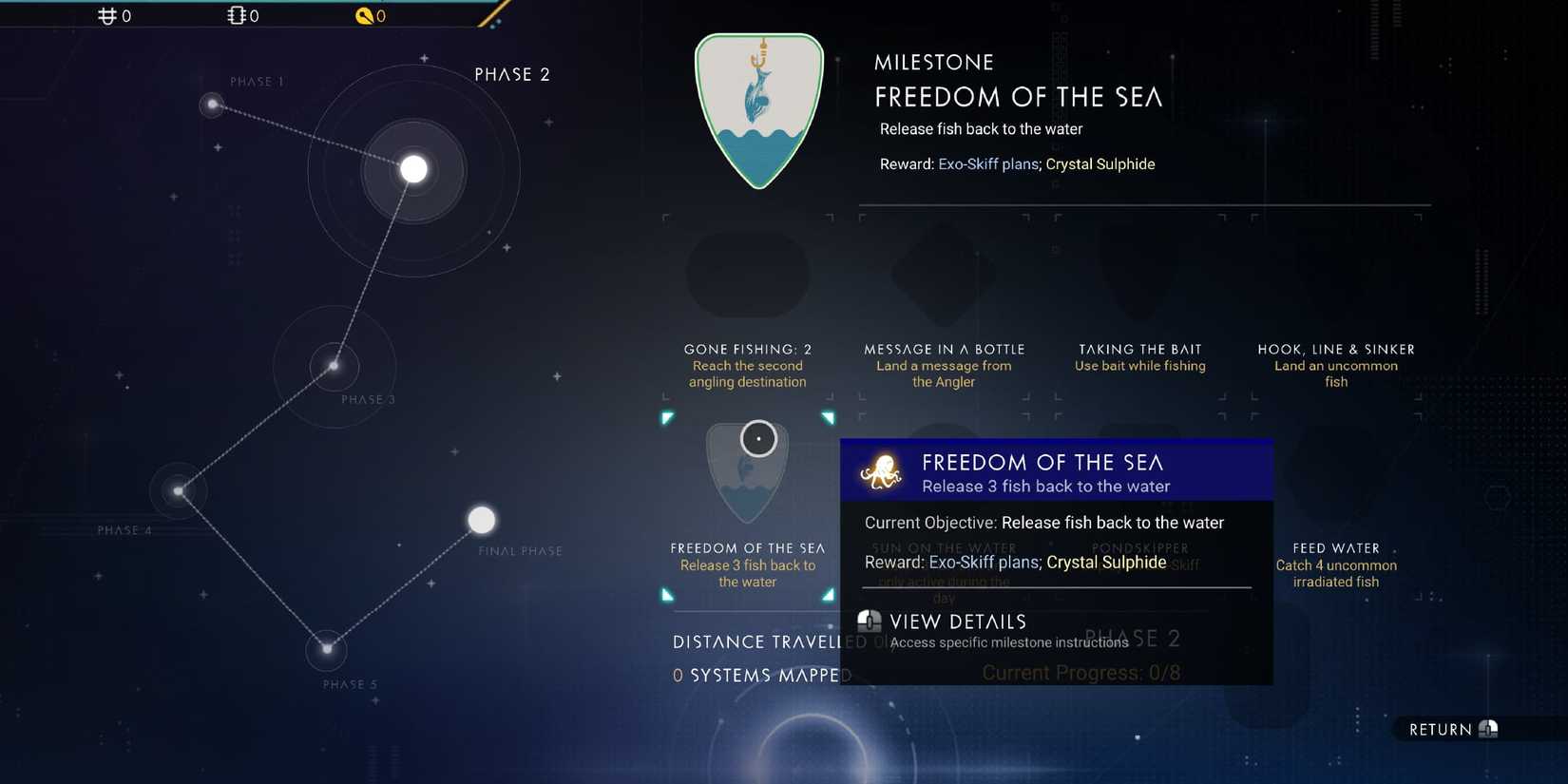The width and height of the screenshot is (1568, 784).
Task: Open View Details for milestone instructions
Action: click(x=957, y=621)
